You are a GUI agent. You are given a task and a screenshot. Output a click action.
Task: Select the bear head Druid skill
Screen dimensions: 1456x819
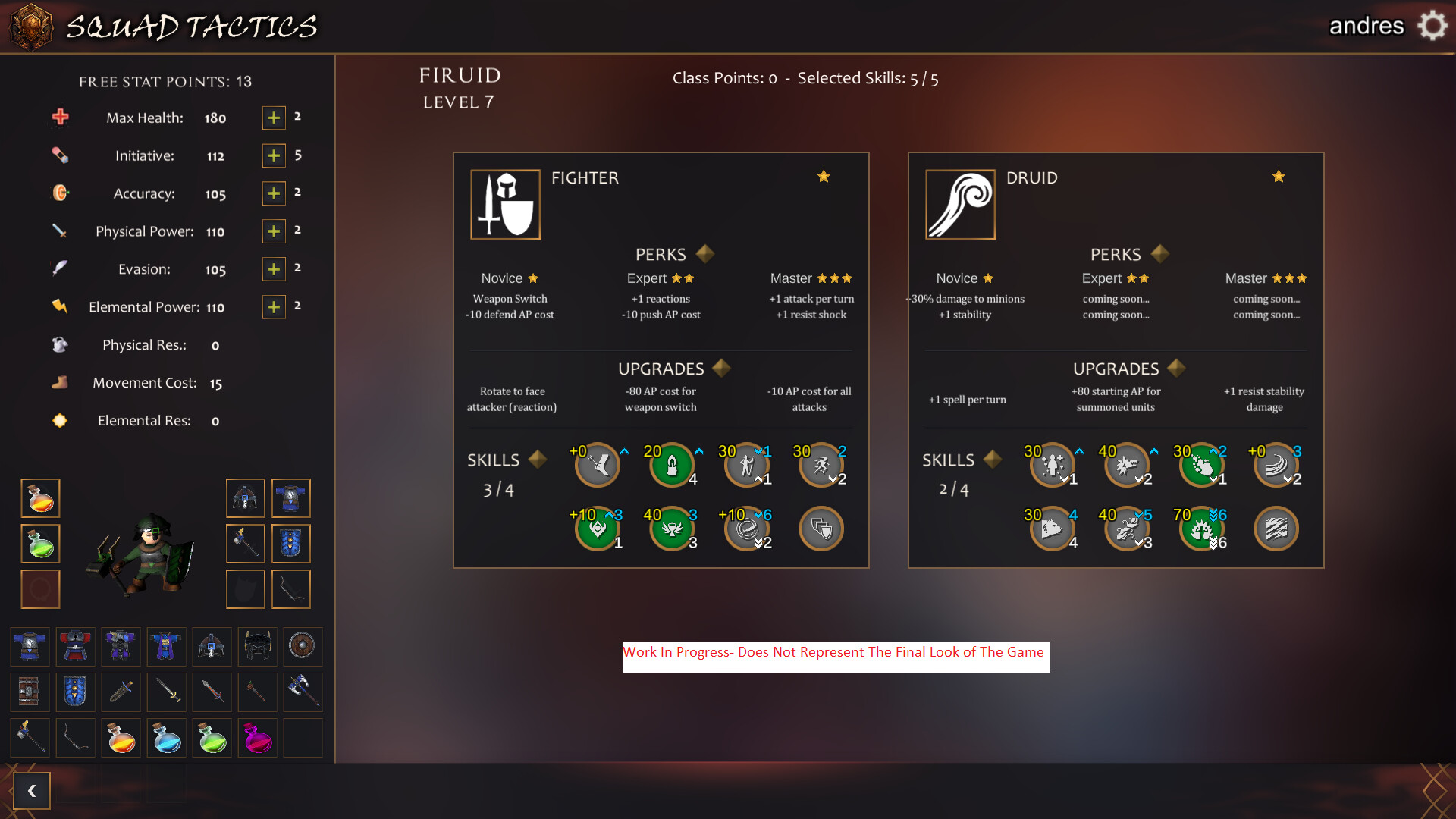click(1052, 529)
